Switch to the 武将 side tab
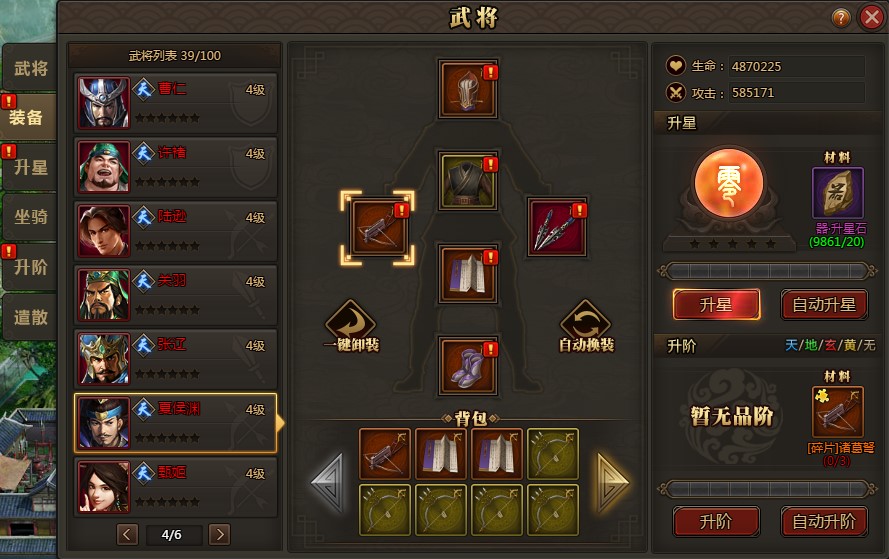 (30, 69)
